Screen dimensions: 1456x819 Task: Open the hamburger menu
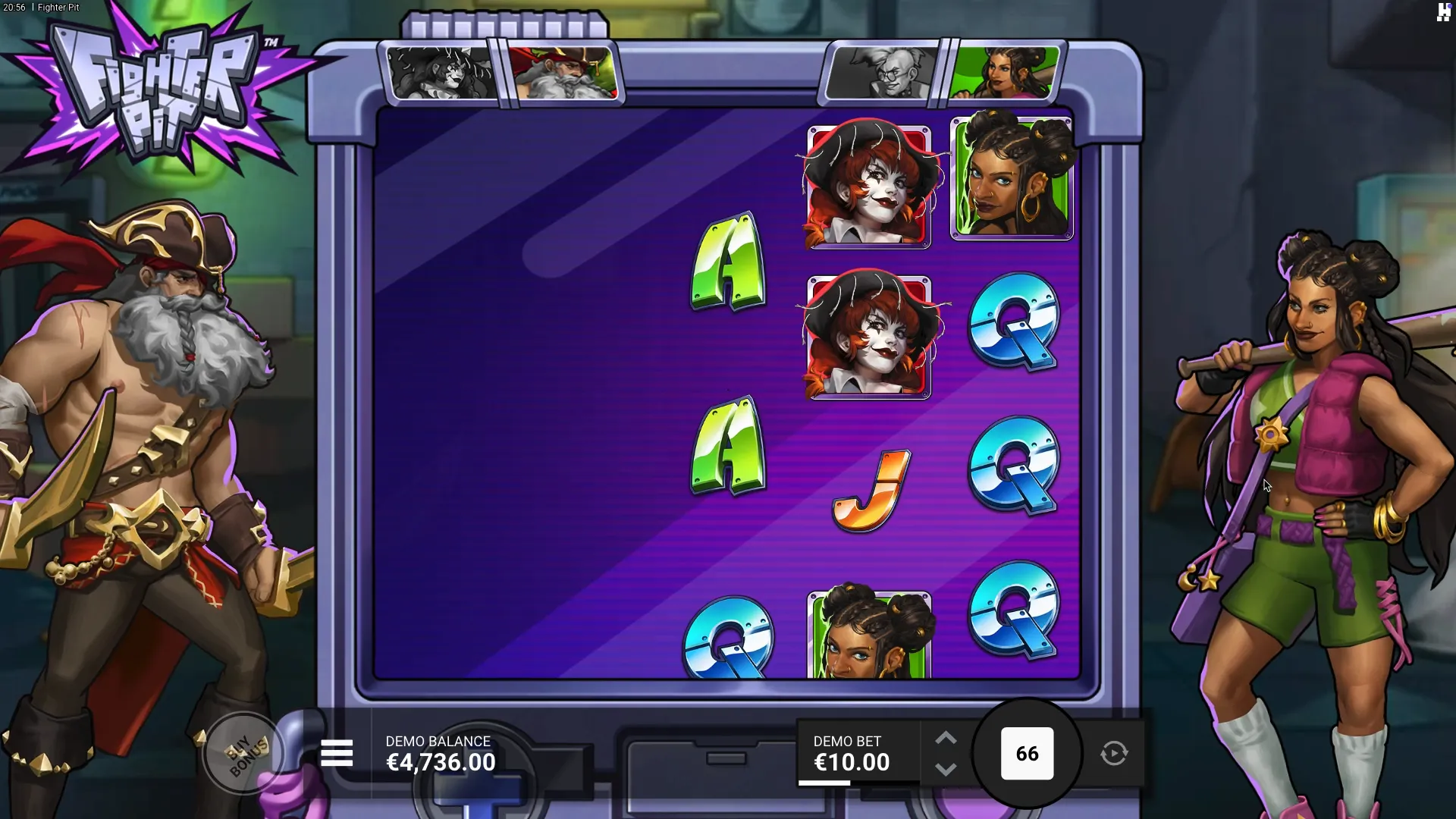(337, 754)
